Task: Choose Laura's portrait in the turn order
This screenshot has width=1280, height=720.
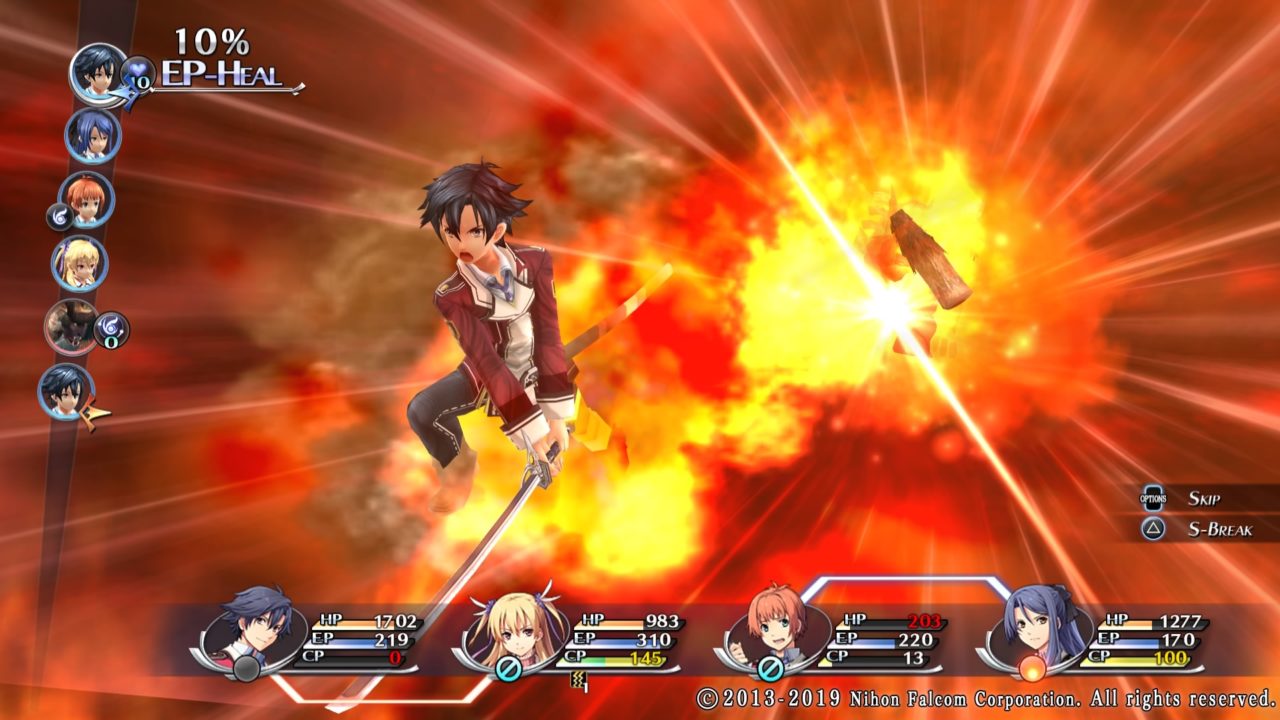Action: [x=93, y=135]
